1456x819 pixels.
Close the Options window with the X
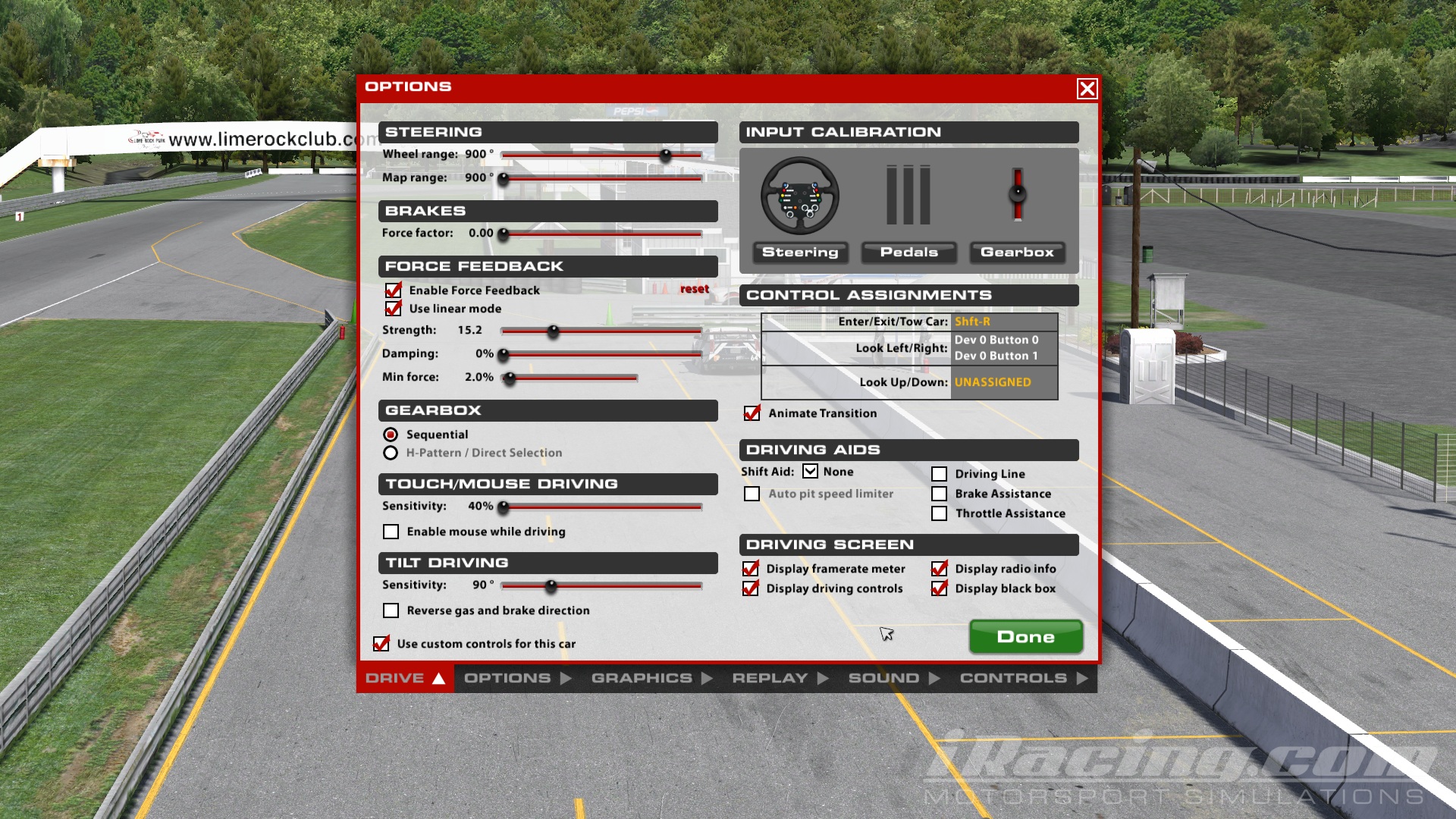[1087, 89]
